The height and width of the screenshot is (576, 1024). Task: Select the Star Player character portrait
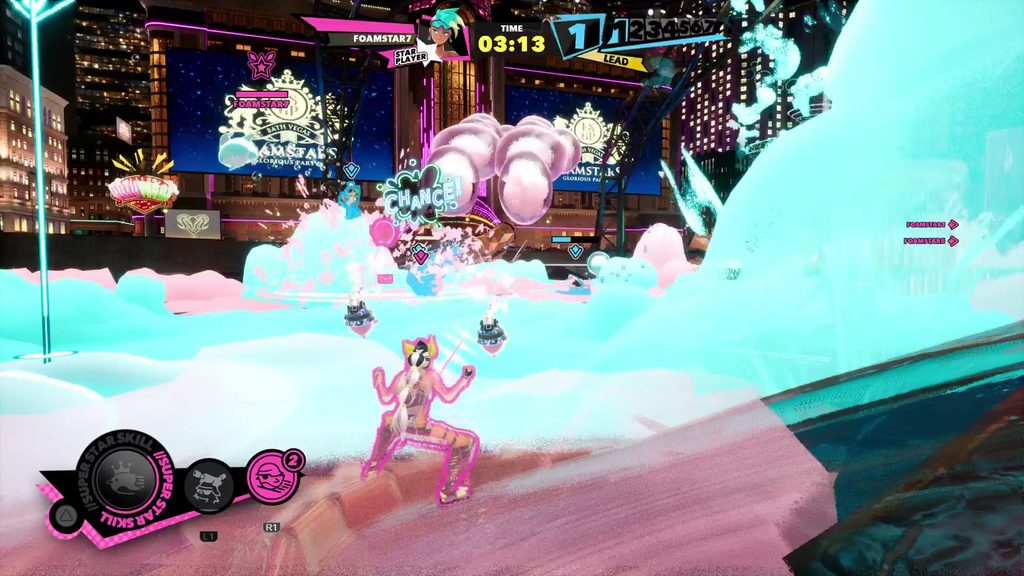[x=442, y=35]
